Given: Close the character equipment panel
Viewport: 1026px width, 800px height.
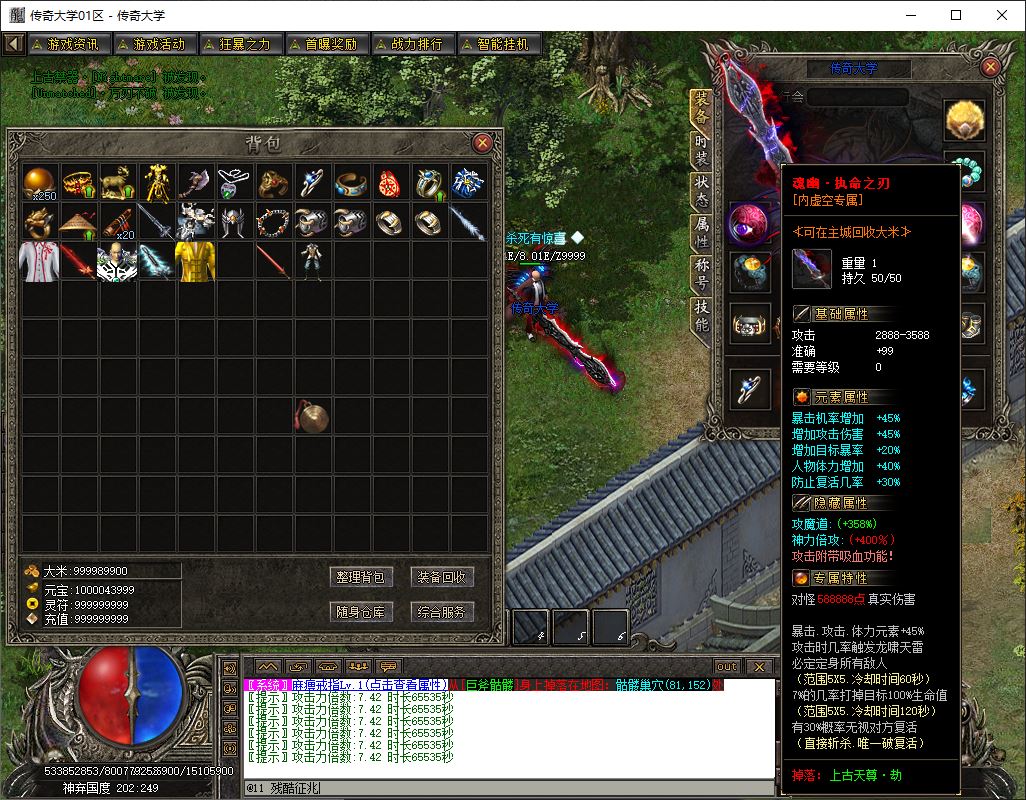Looking at the screenshot, I should pos(990,67).
